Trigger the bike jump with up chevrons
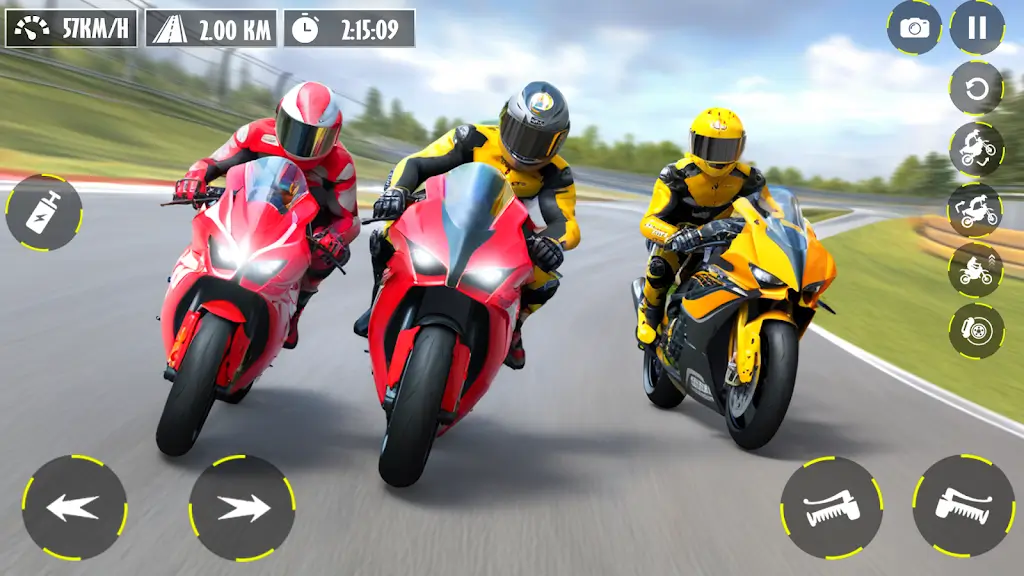Image resolution: width=1024 pixels, height=576 pixels. point(976,270)
